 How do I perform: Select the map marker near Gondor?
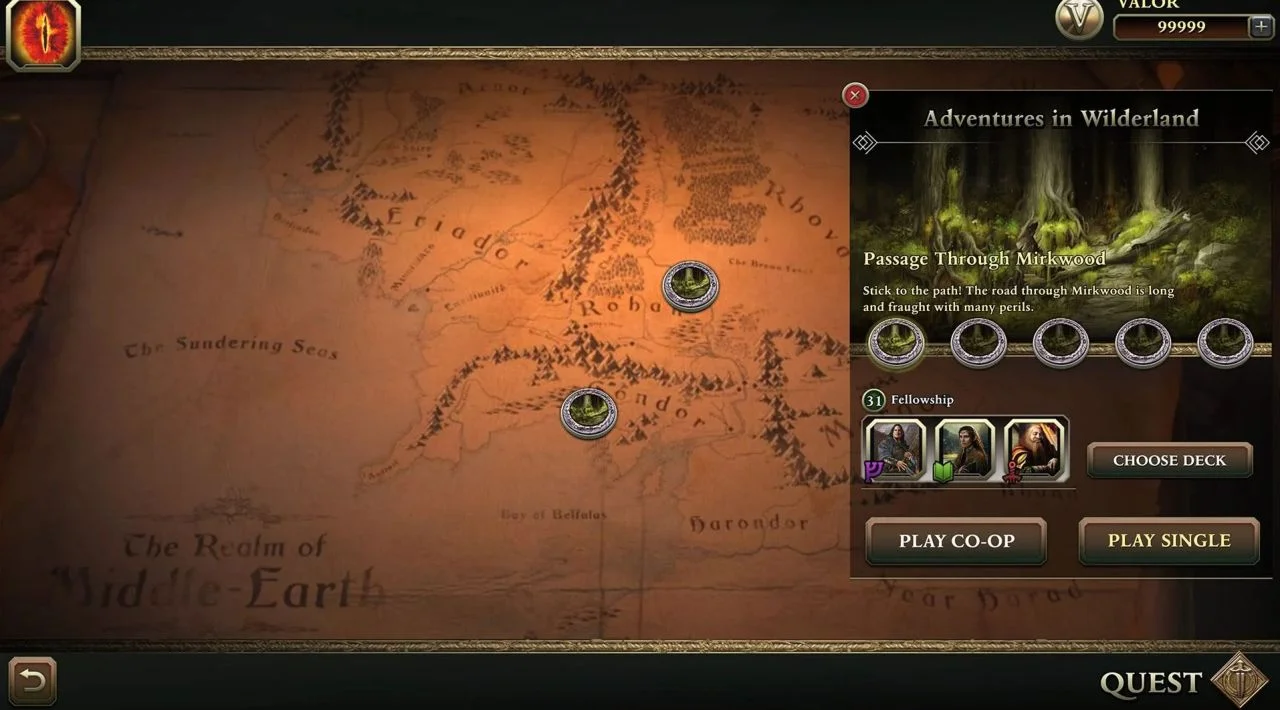click(589, 413)
